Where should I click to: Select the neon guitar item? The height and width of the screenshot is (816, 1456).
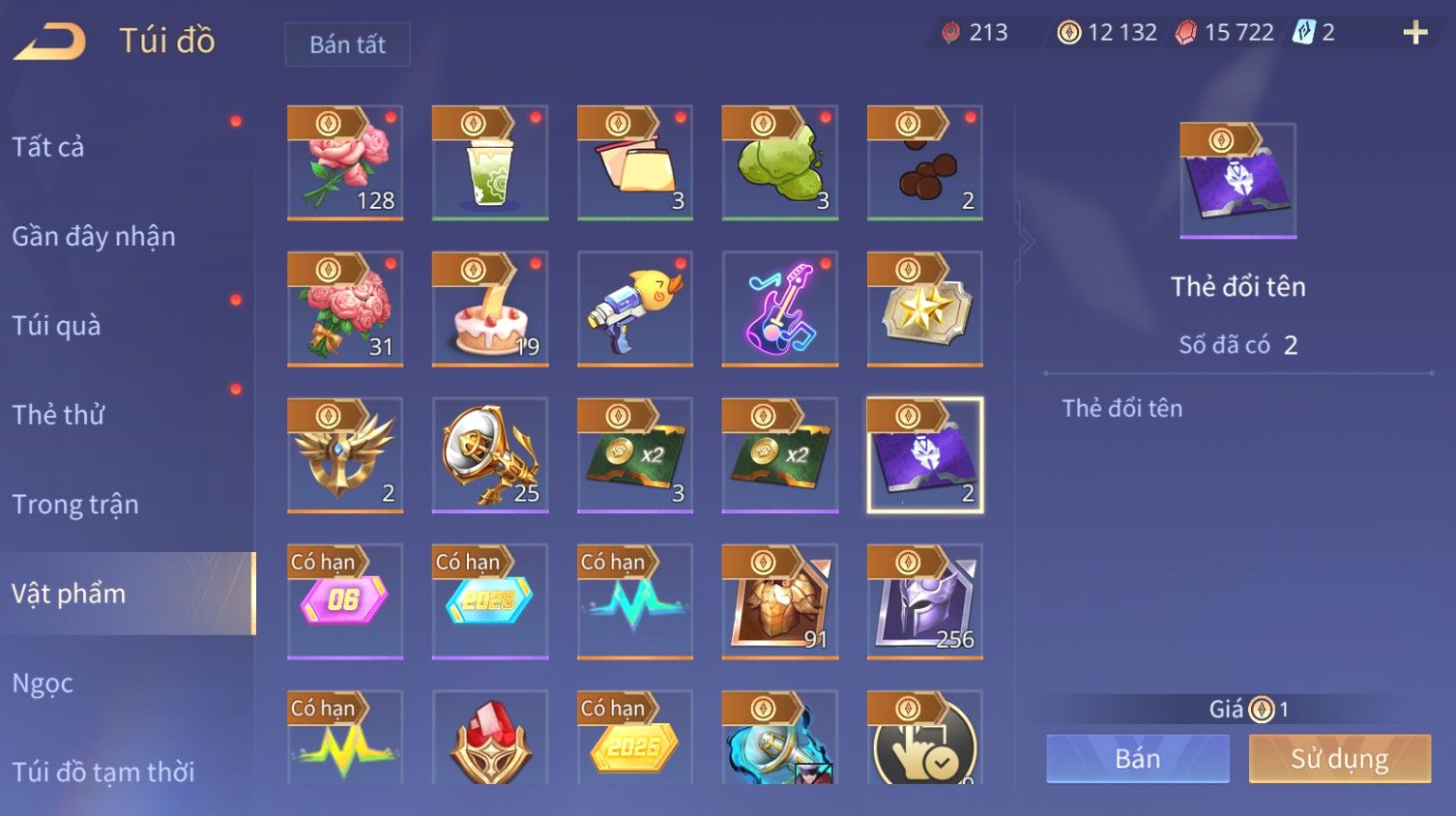click(x=780, y=309)
